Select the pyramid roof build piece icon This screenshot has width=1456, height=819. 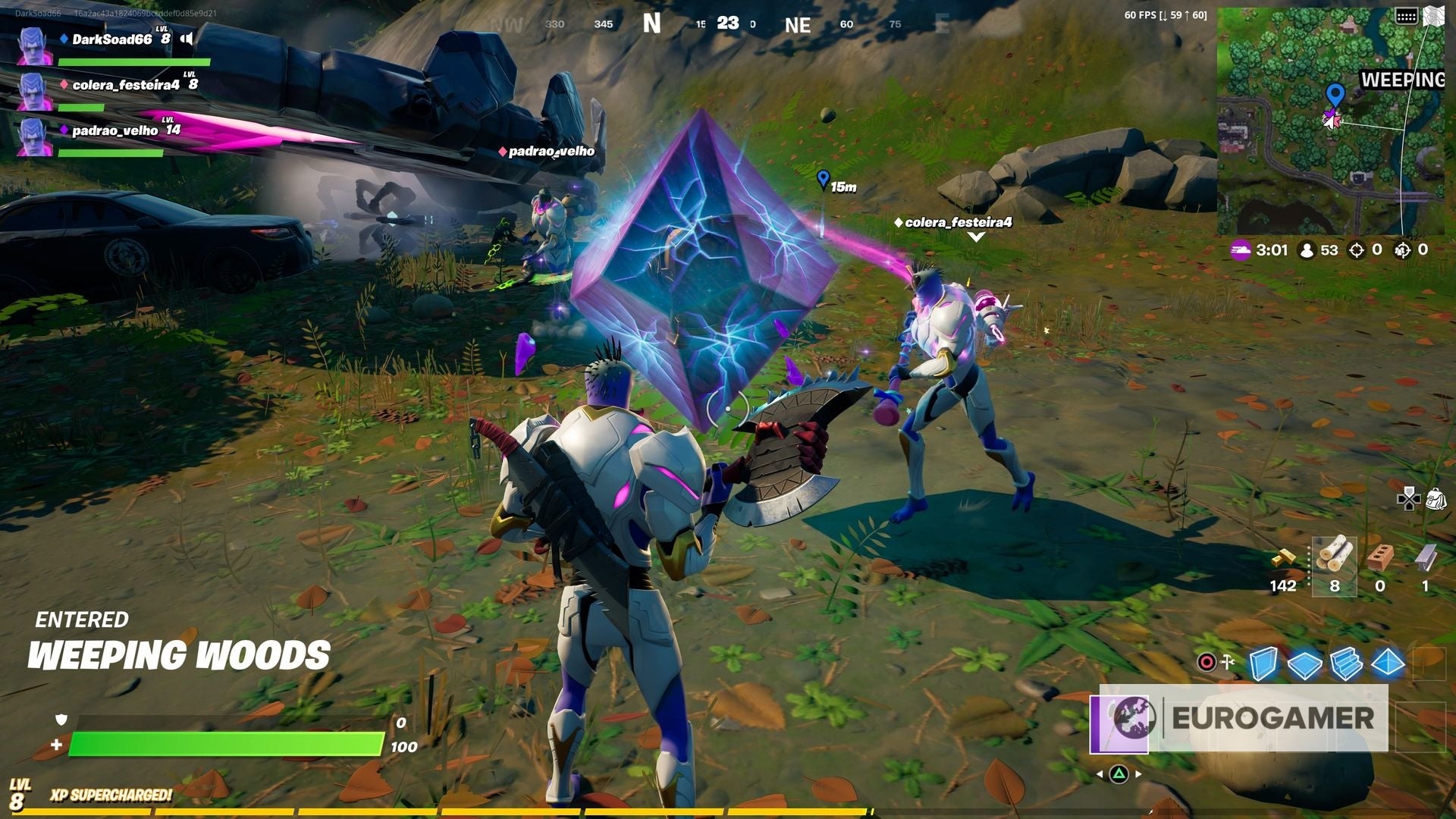1386,664
